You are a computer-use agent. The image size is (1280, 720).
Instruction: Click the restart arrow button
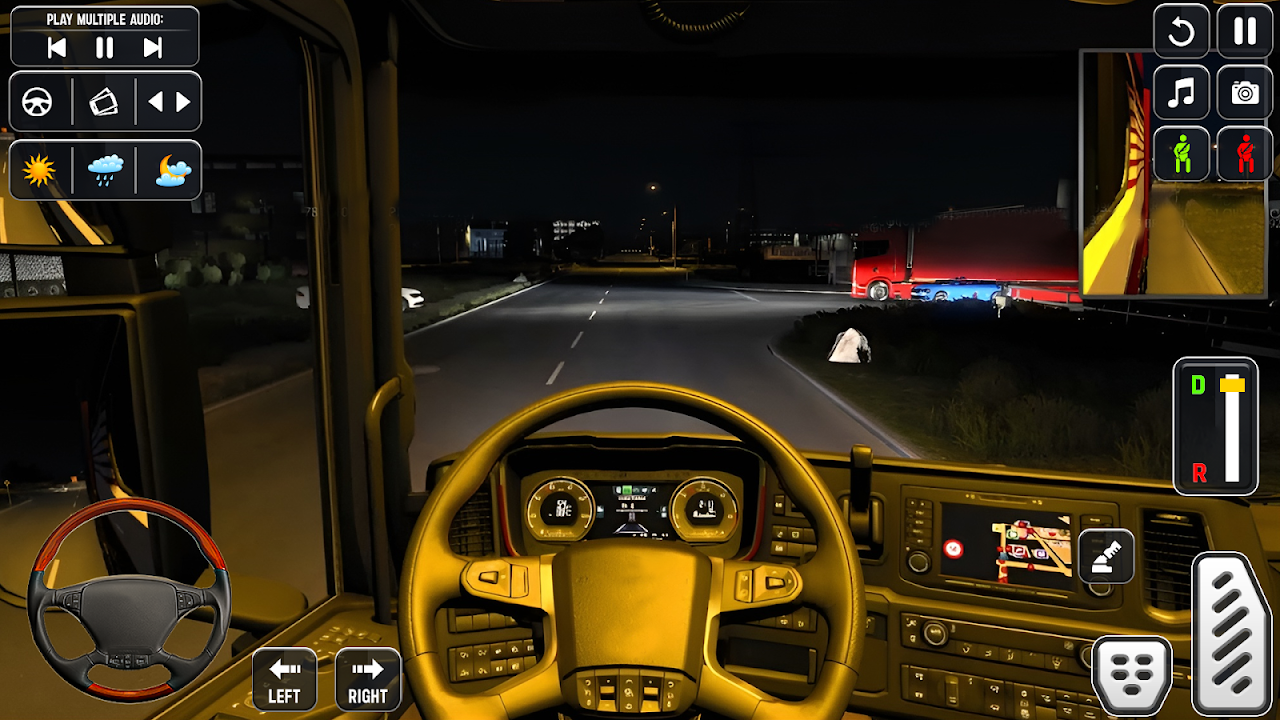click(x=1181, y=32)
